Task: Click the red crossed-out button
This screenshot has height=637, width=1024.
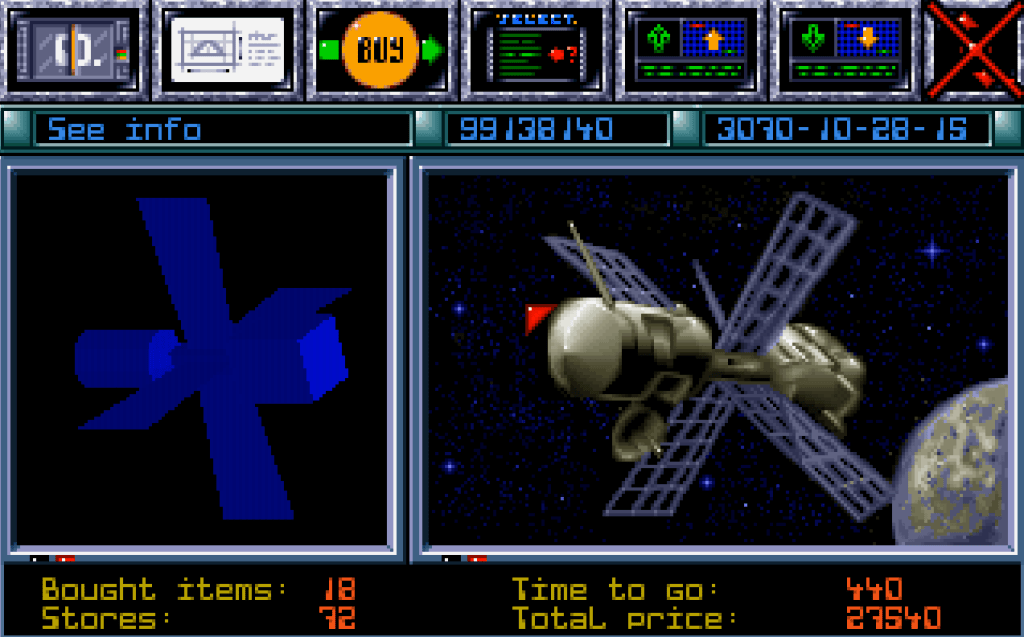Action: tap(975, 50)
